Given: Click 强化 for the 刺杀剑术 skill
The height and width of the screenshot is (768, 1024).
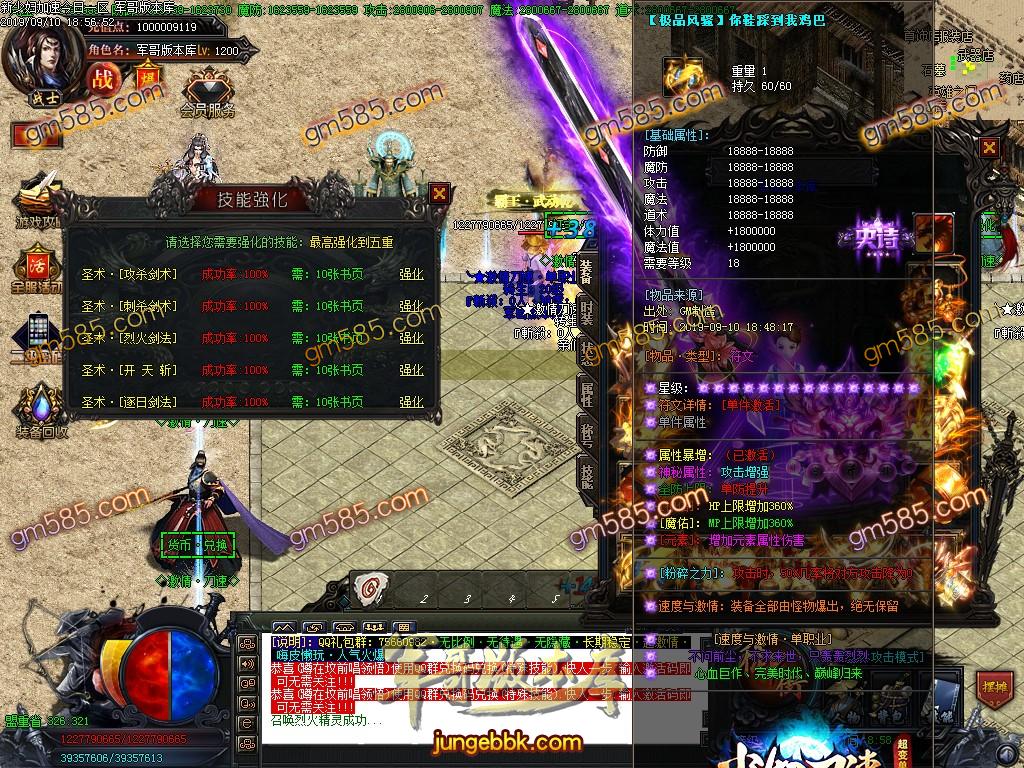Looking at the screenshot, I should click(411, 306).
